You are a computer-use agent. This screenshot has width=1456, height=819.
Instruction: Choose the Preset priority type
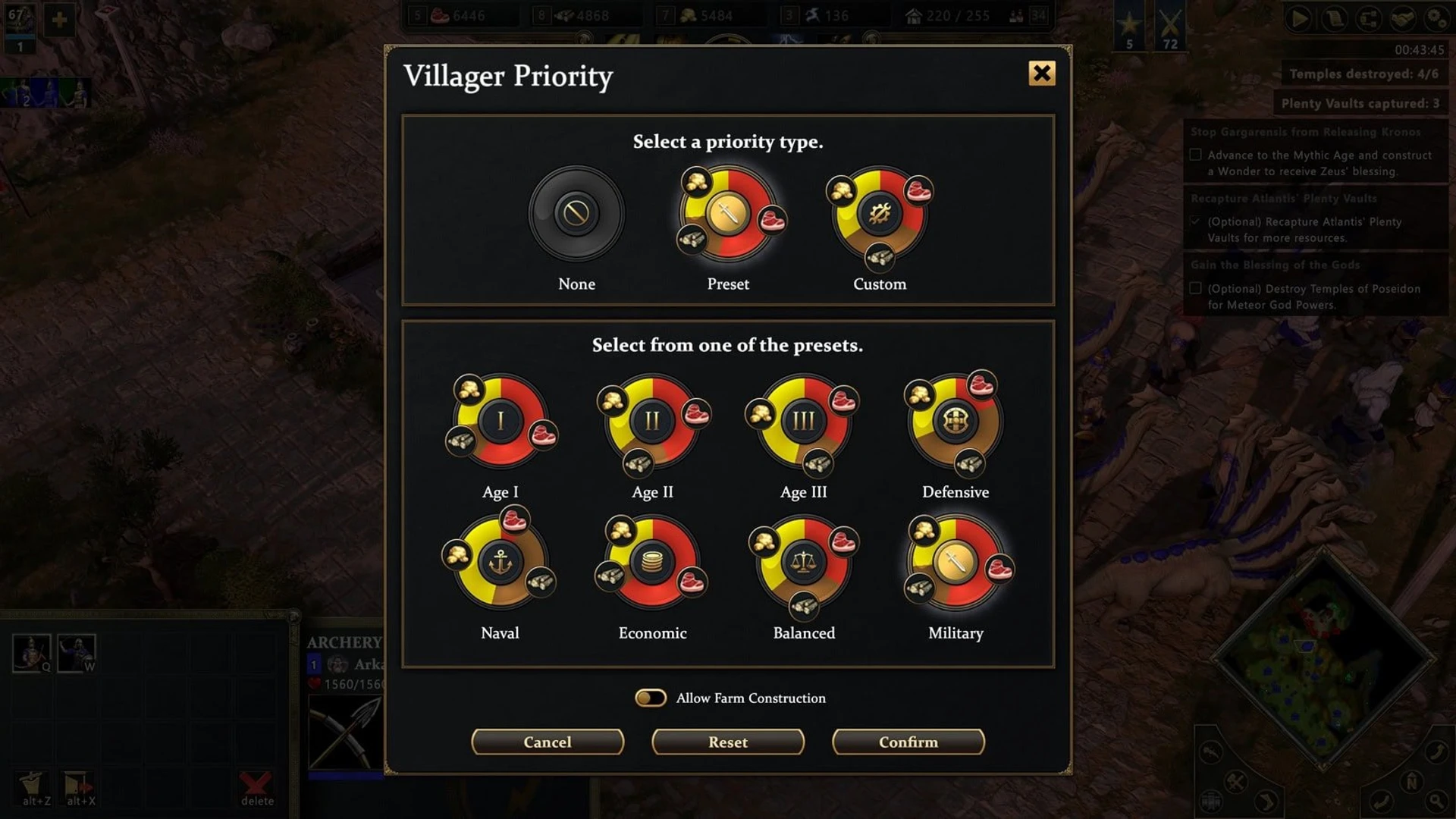[728, 213]
